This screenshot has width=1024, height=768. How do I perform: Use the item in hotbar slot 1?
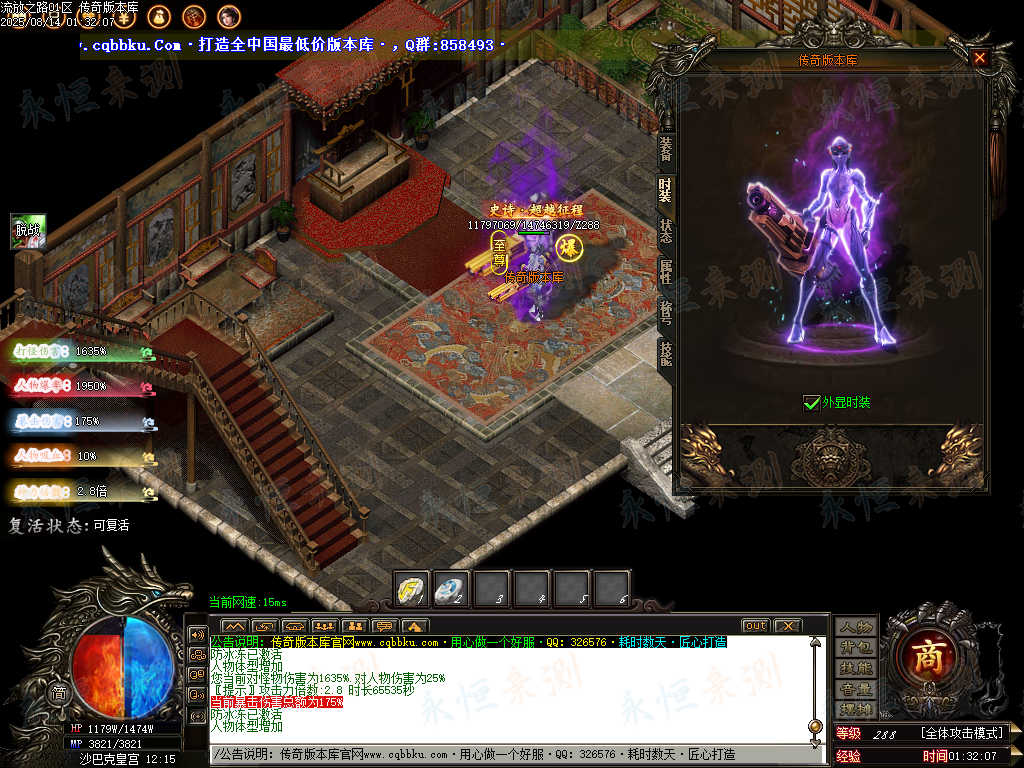[x=411, y=589]
